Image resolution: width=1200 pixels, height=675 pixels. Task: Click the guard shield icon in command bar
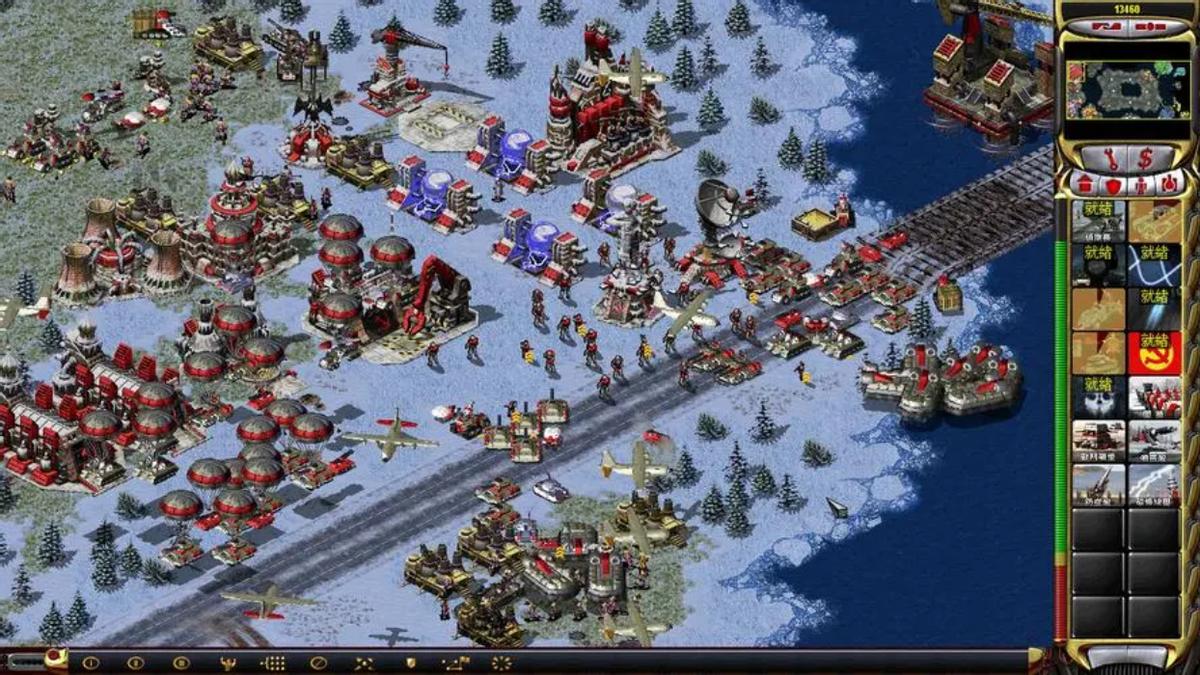pos(410,662)
